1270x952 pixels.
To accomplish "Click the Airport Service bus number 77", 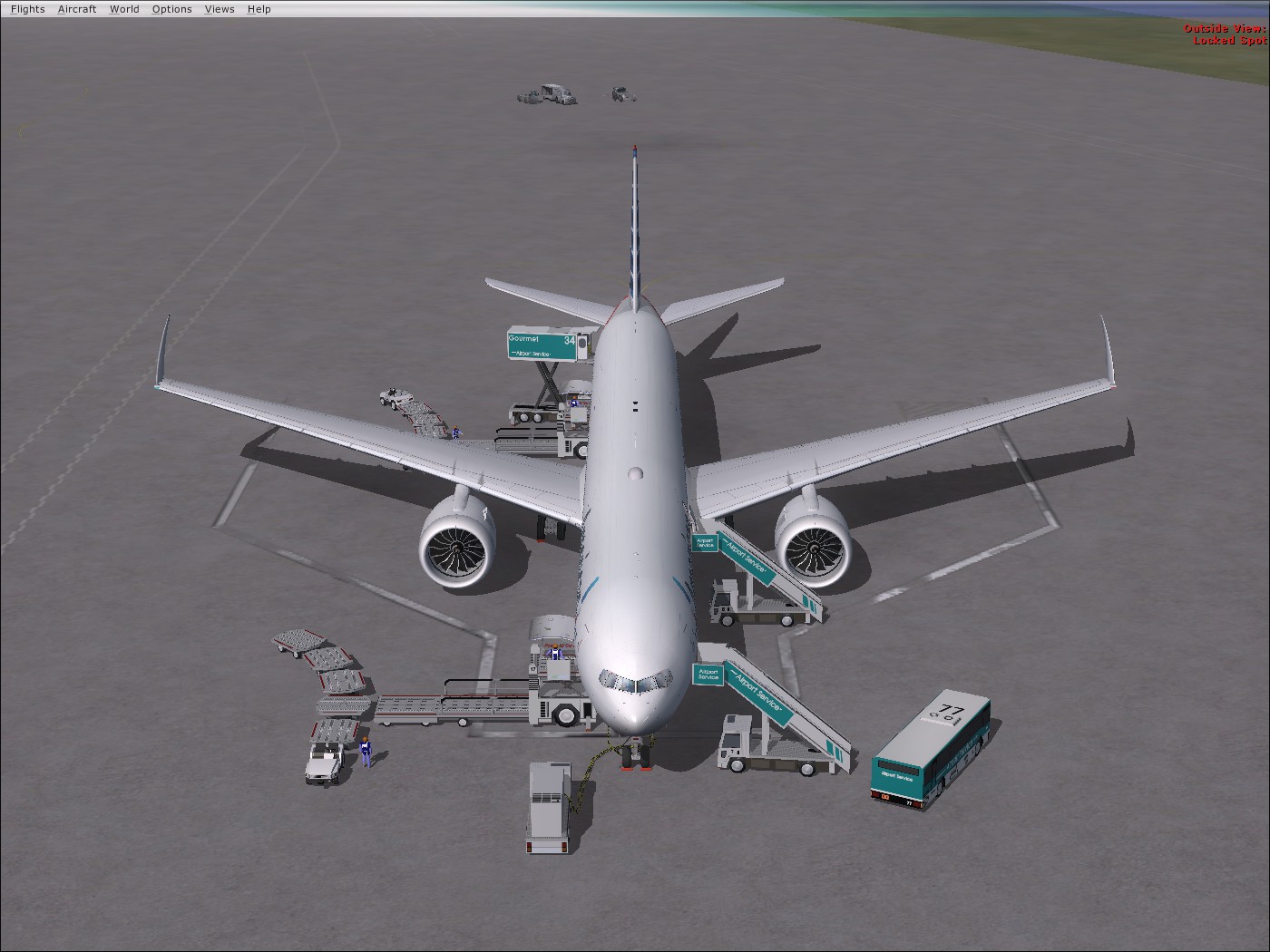I will tap(933, 748).
